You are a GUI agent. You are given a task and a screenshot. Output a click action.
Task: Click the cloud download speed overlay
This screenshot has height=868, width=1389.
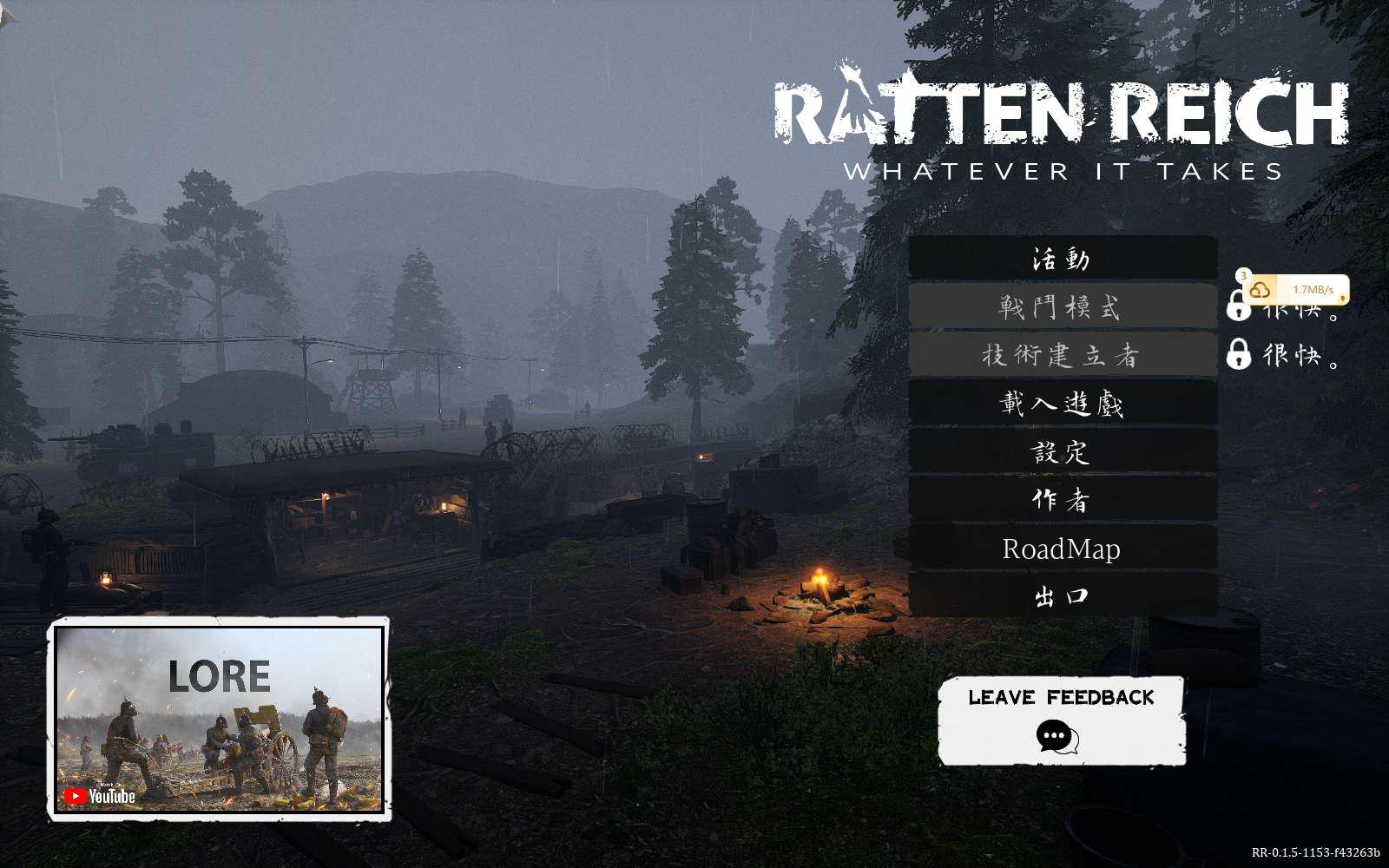click(1294, 290)
